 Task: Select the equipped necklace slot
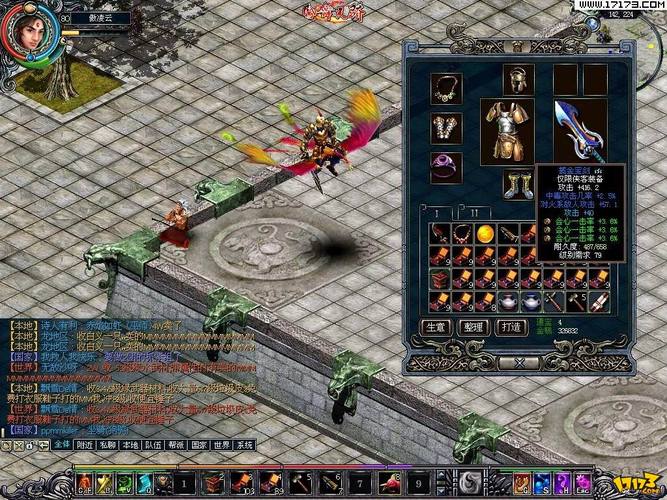[446, 87]
